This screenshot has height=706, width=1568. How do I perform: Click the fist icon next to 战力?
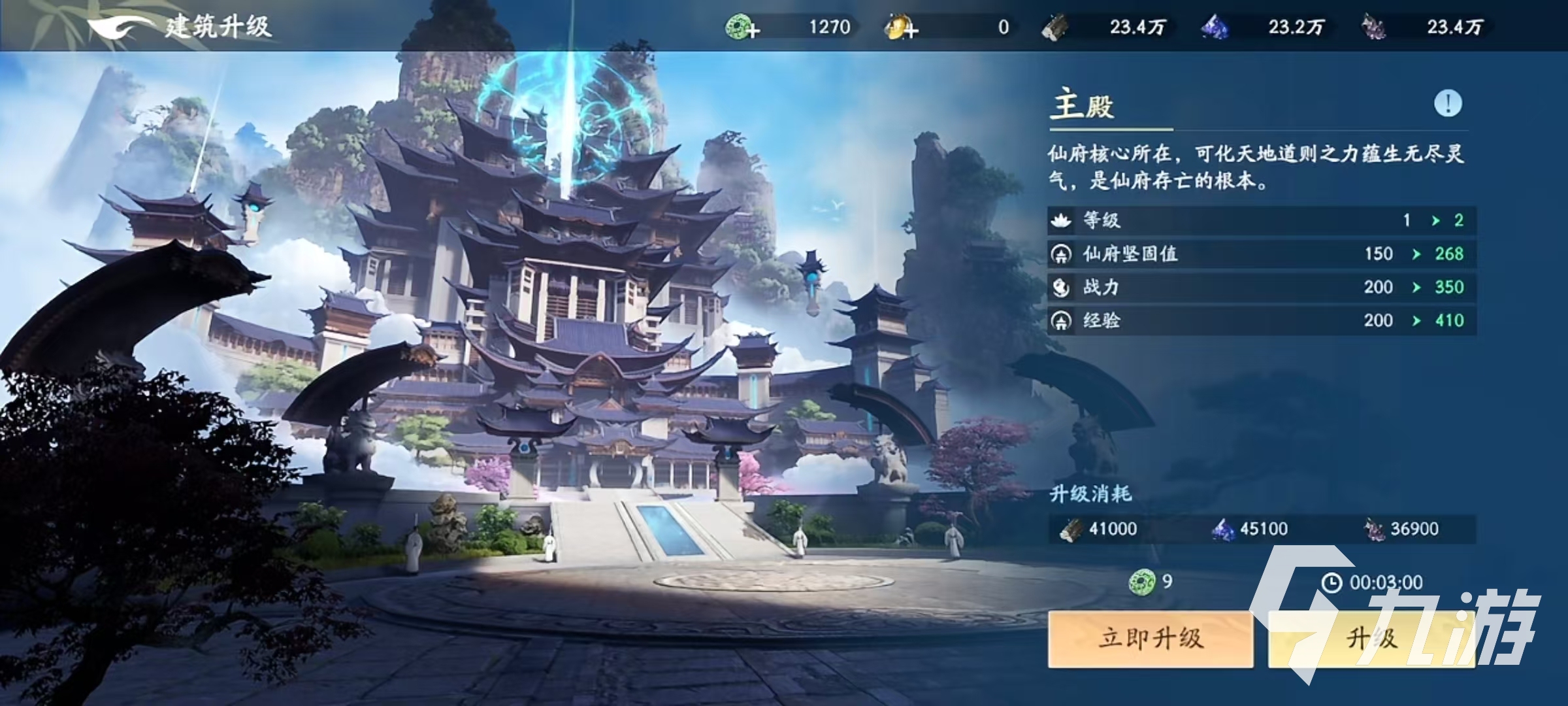tap(1062, 286)
